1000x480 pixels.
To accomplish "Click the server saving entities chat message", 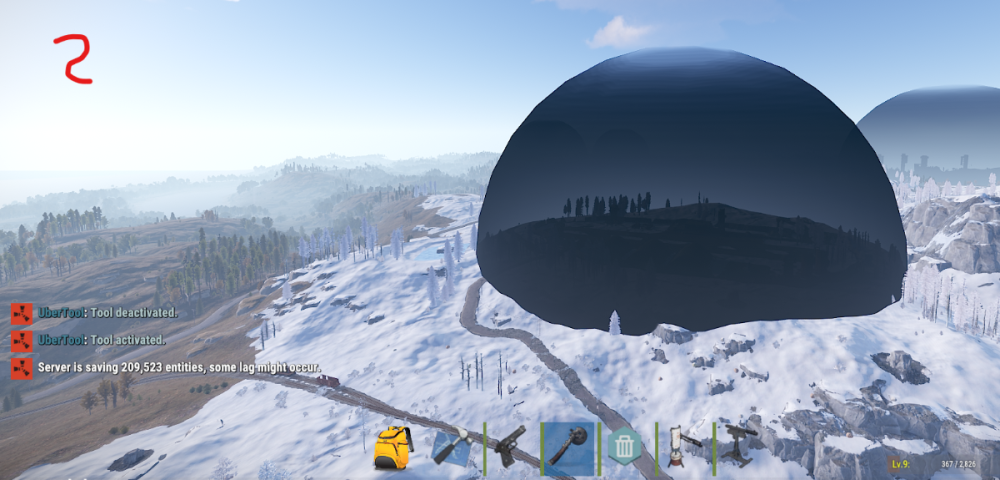I will pyautogui.click(x=180, y=367).
